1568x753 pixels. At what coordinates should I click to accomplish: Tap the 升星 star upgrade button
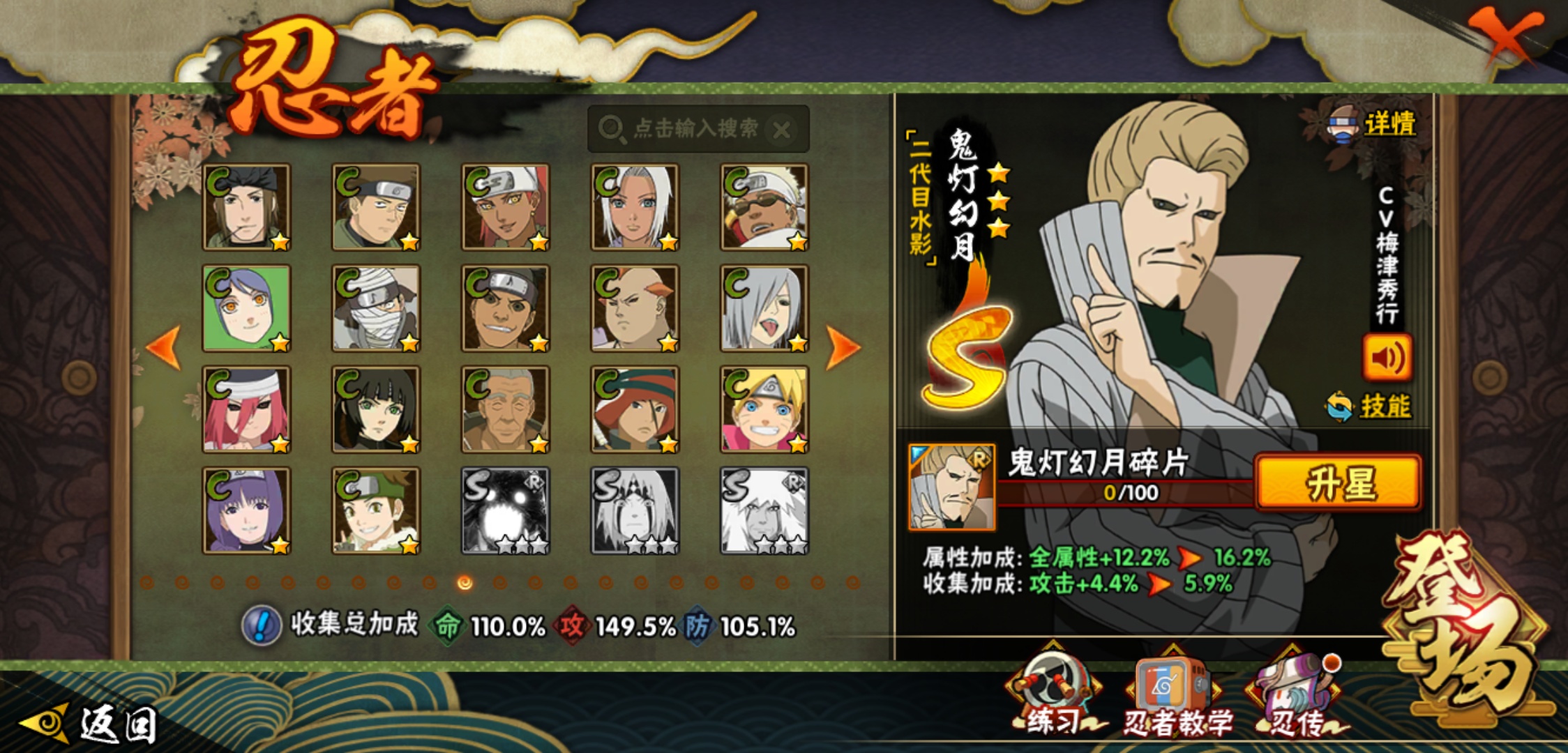(x=1338, y=482)
